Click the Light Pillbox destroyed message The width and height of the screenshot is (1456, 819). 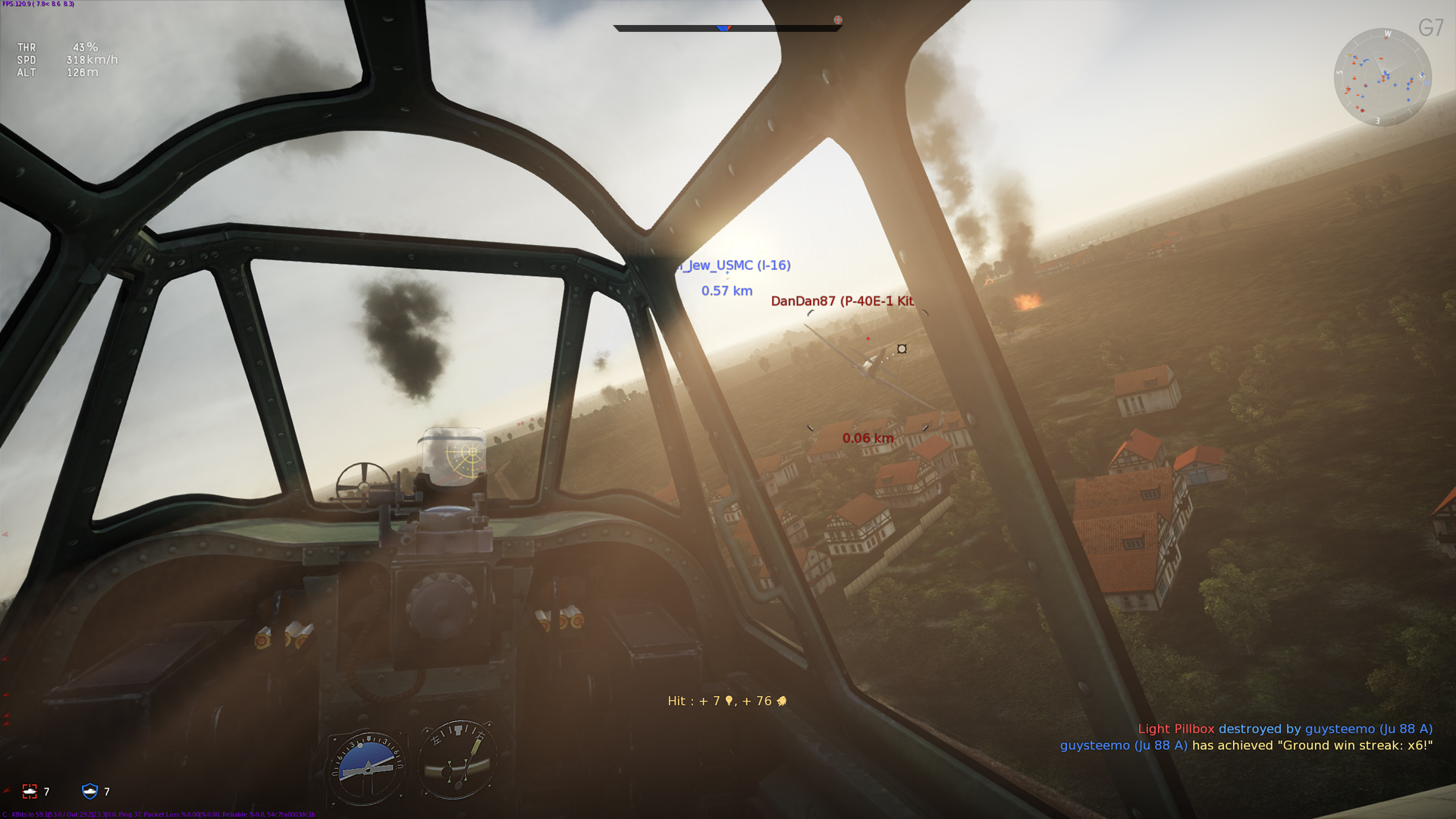[x=1178, y=728]
